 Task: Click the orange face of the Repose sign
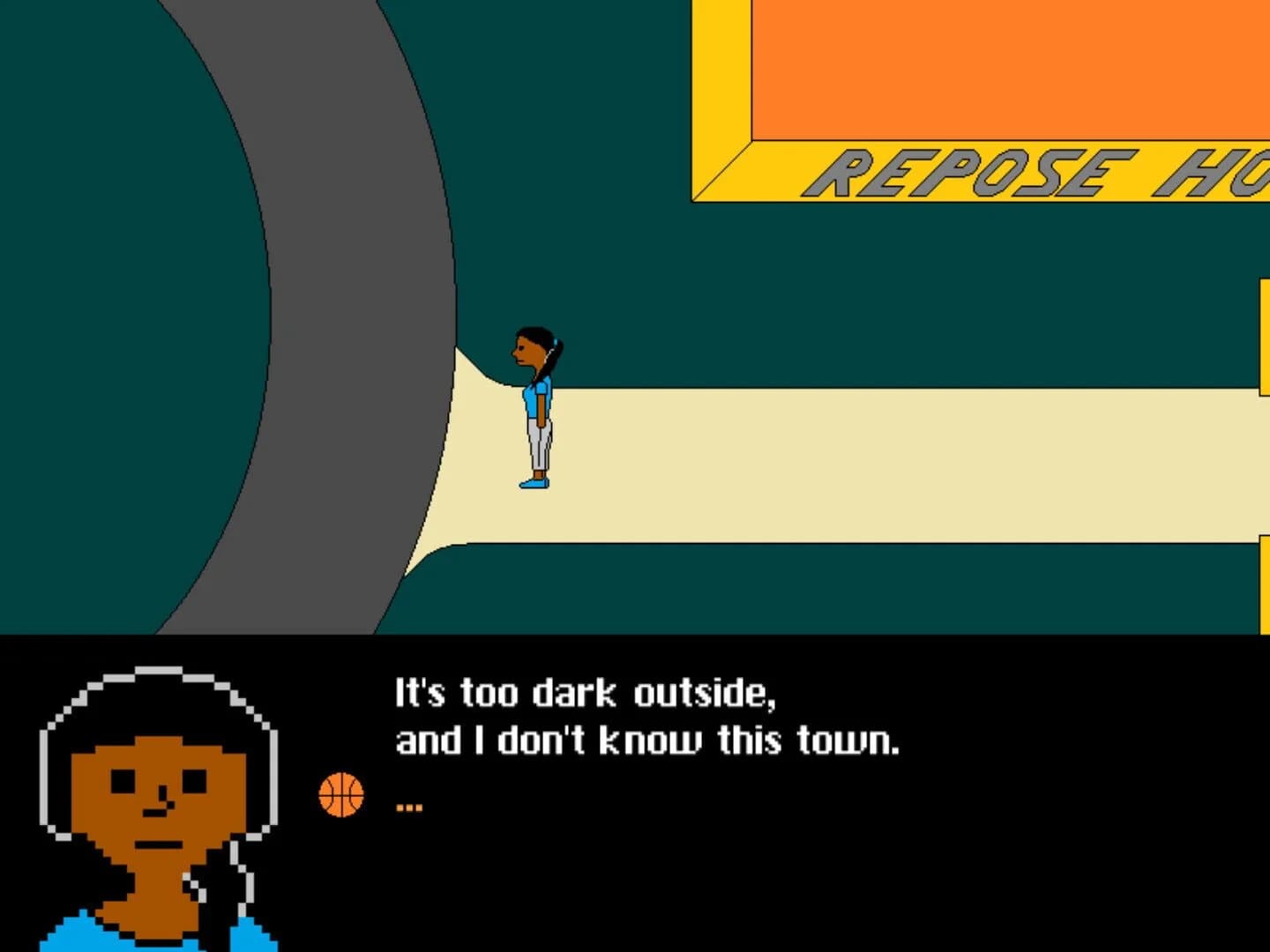coord(970,71)
